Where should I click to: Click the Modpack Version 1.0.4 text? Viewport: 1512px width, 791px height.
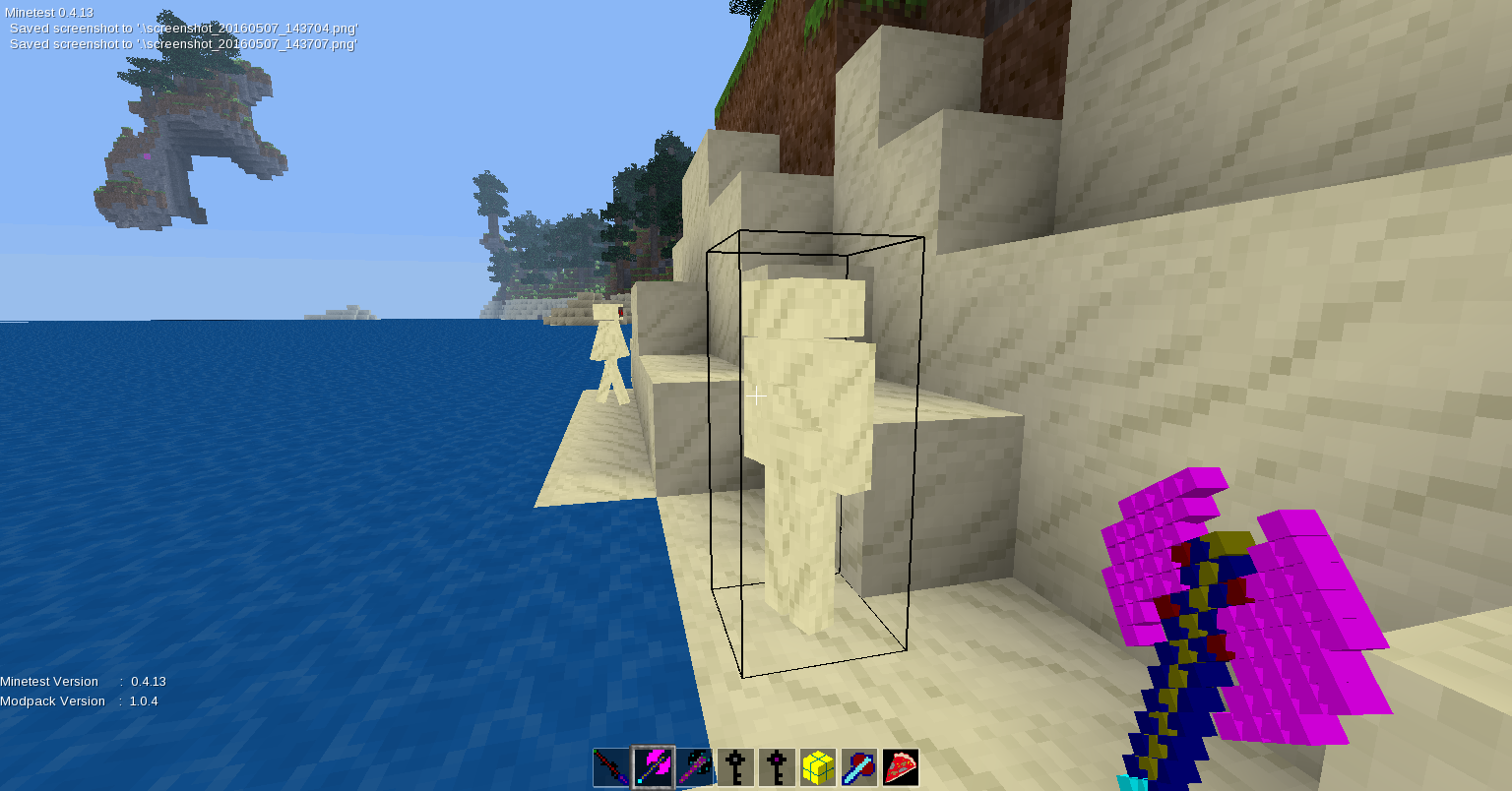(x=79, y=700)
